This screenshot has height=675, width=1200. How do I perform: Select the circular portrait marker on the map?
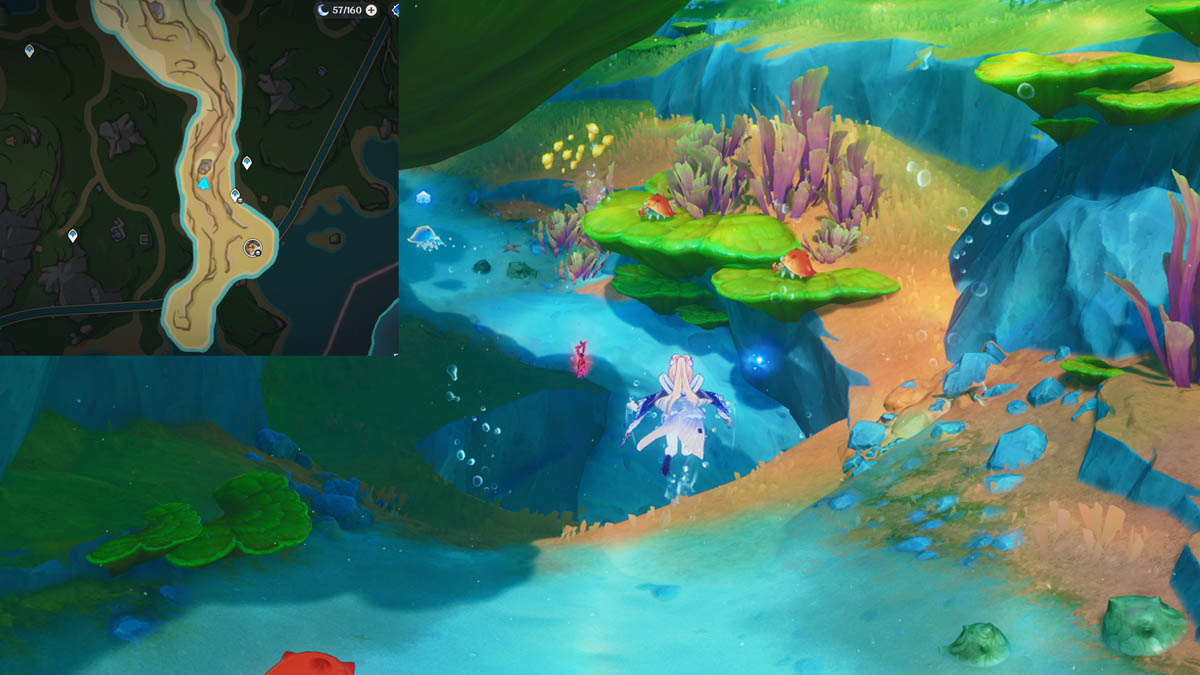click(253, 246)
